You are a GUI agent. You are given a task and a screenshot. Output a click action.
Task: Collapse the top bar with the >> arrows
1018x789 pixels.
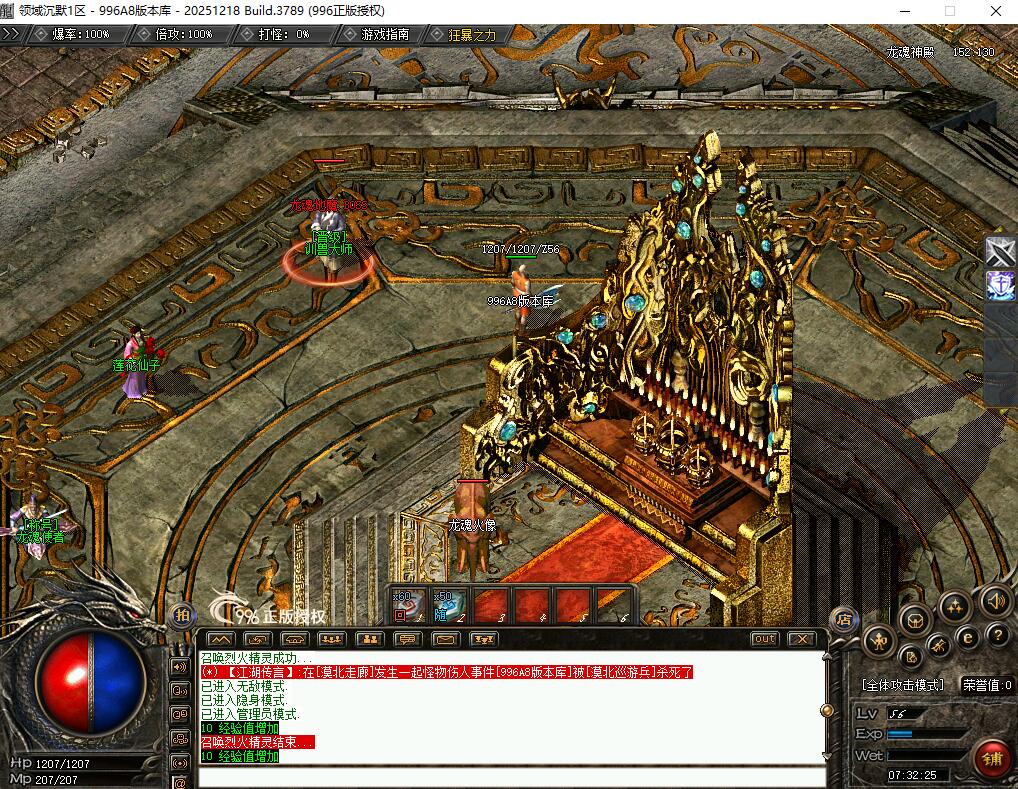click(x=11, y=34)
